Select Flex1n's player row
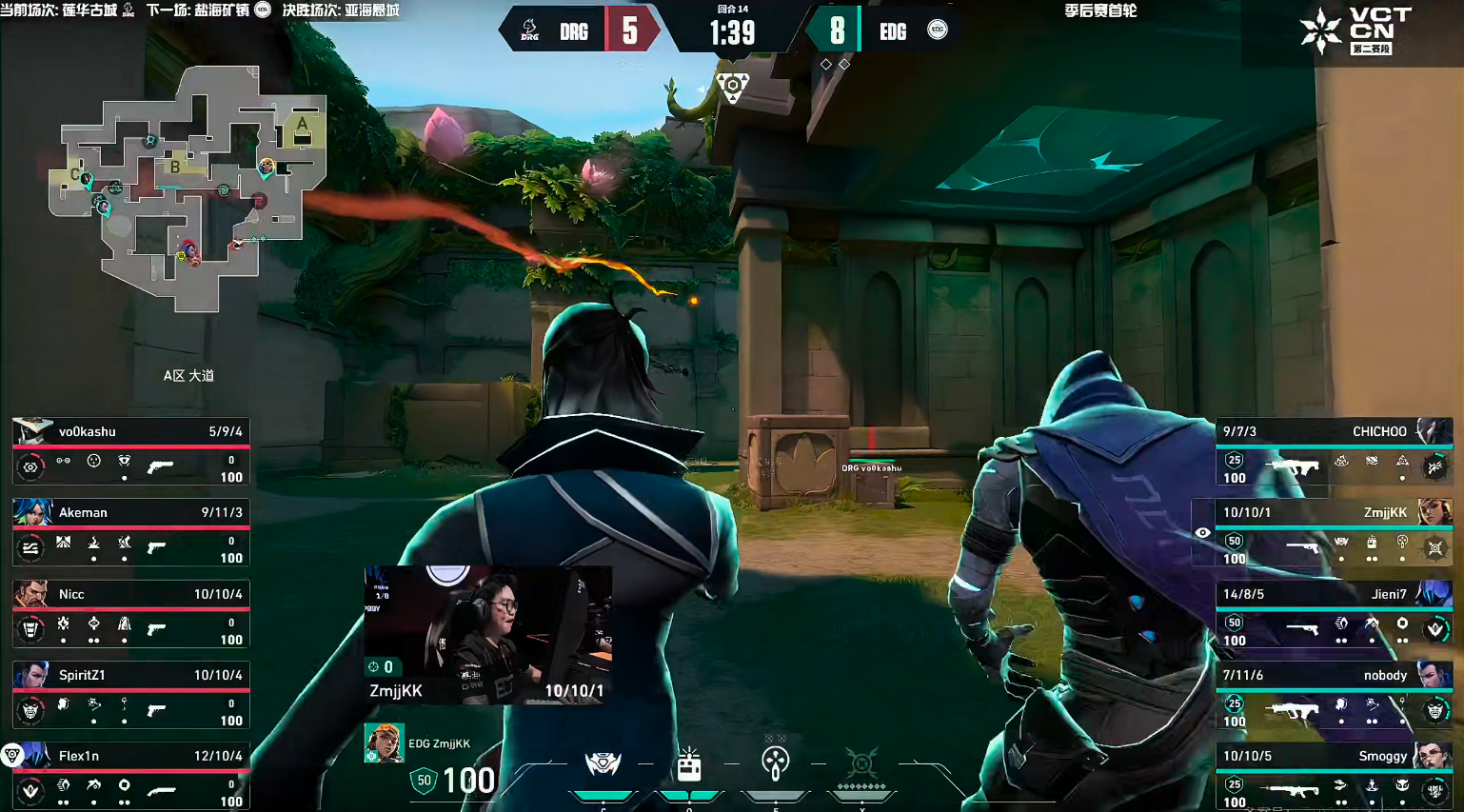 tap(130, 775)
